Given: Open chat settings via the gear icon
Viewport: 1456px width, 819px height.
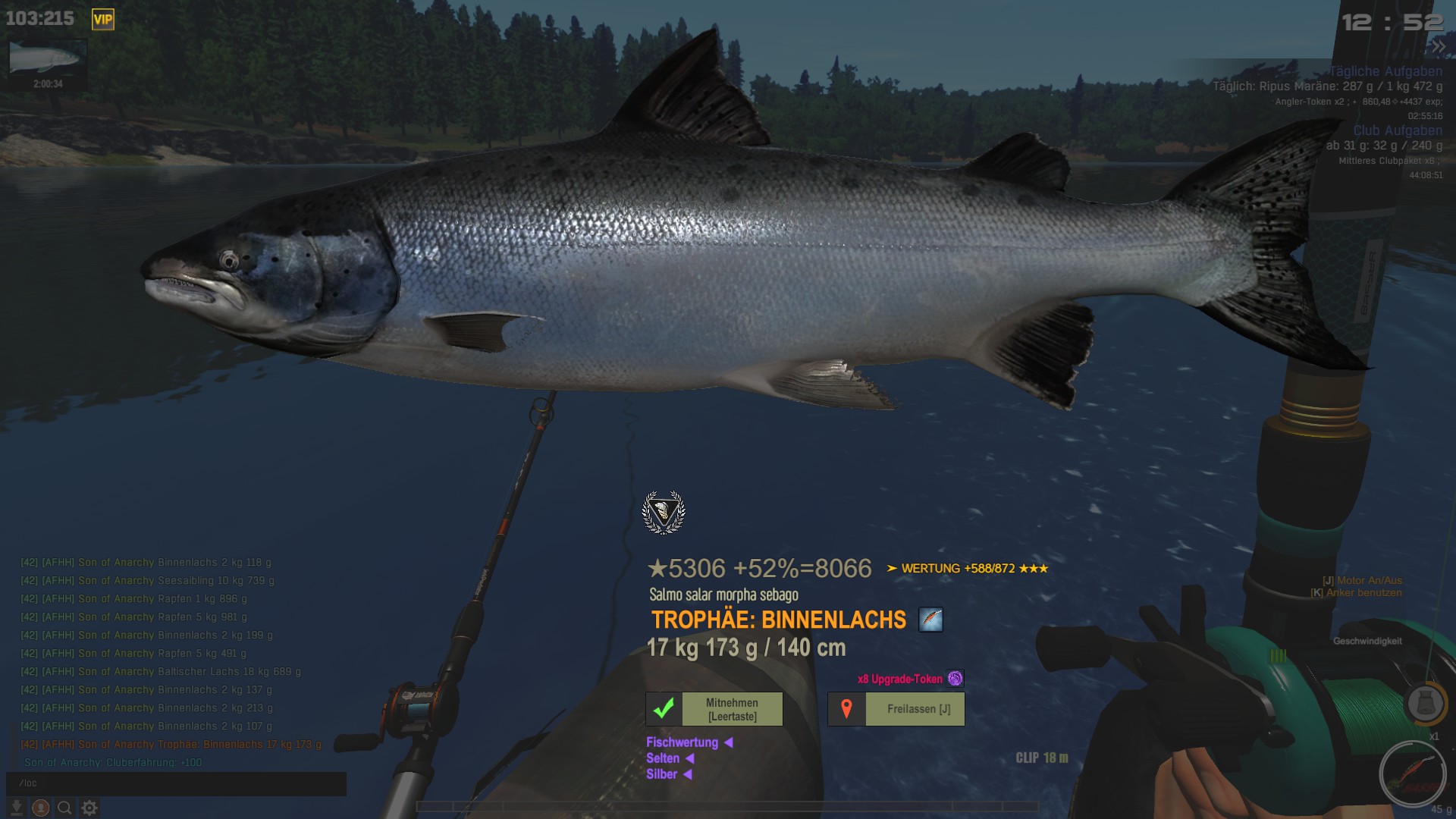Looking at the screenshot, I should [89, 808].
